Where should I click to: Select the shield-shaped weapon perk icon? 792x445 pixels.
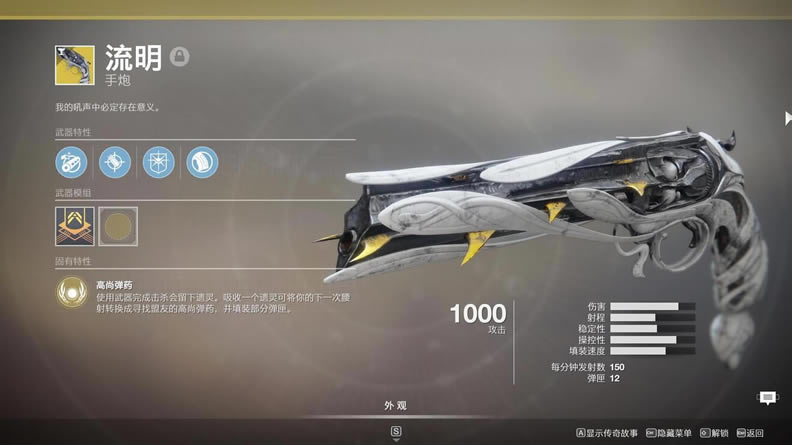158,162
